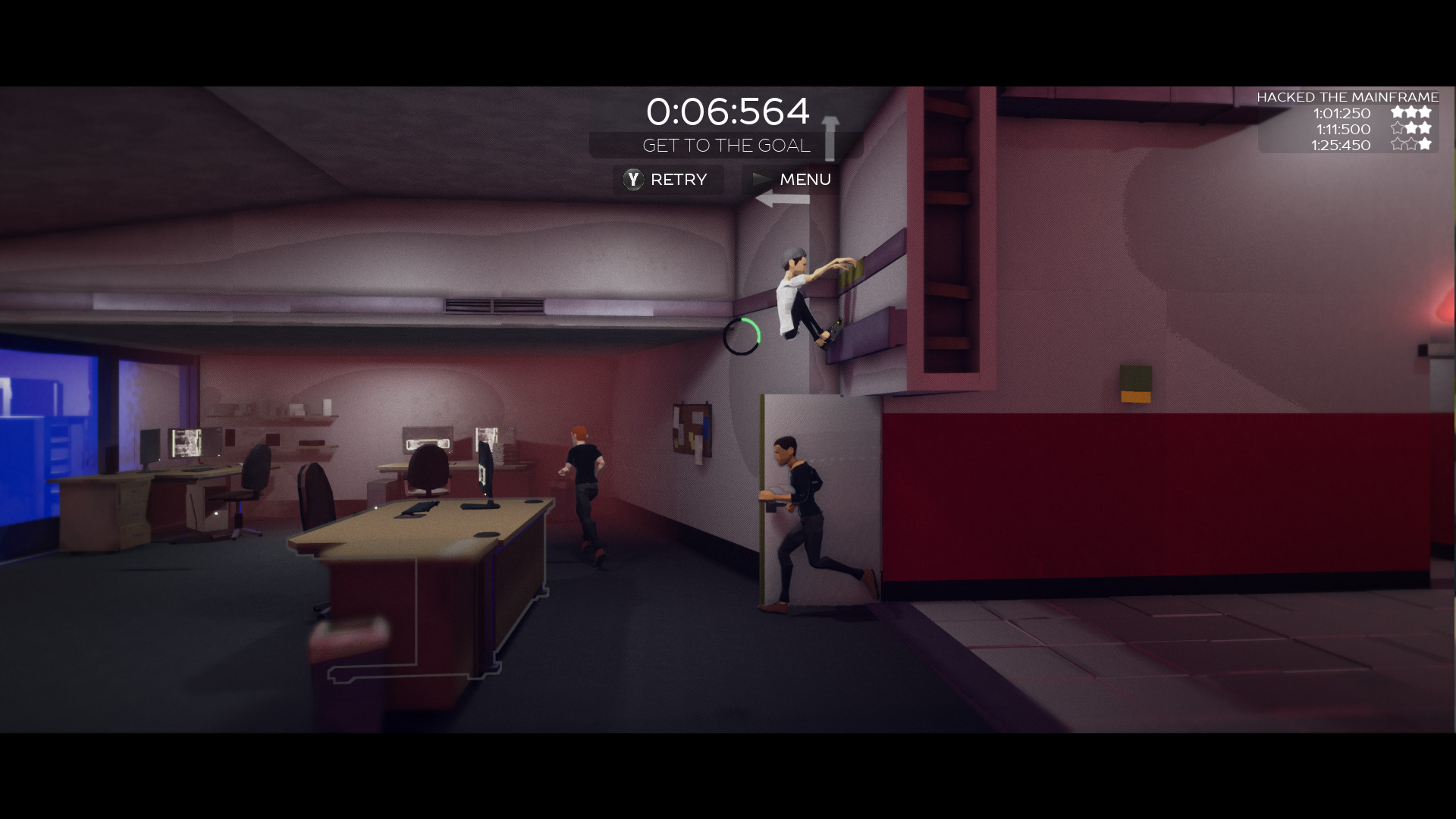Viewport: 1456px width, 819px height.
Task: Toggle the first star on the top time row
Action: point(1398,112)
